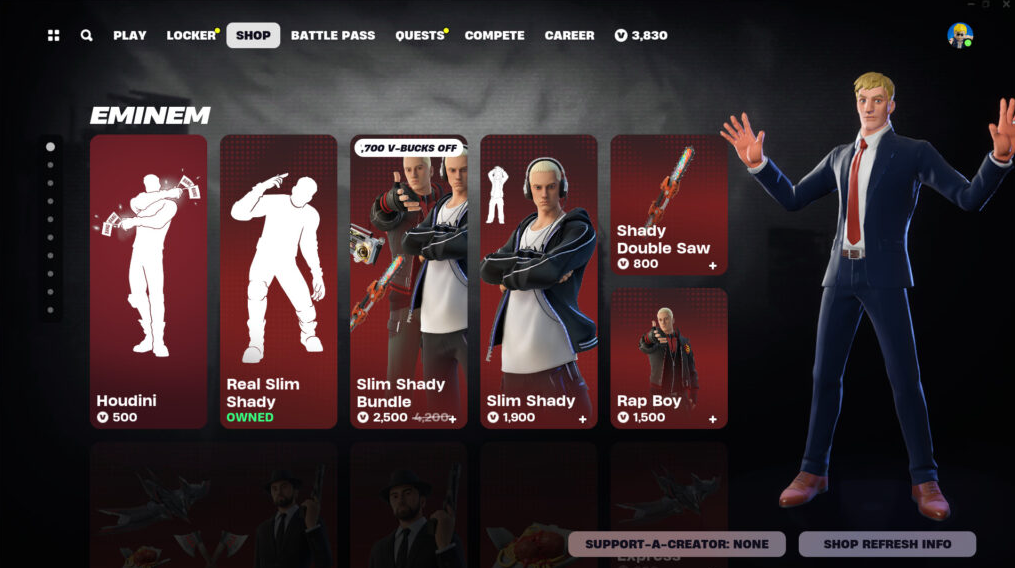Open the search magnifier
This screenshot has width=1015, height=568.
coord(87,36)
